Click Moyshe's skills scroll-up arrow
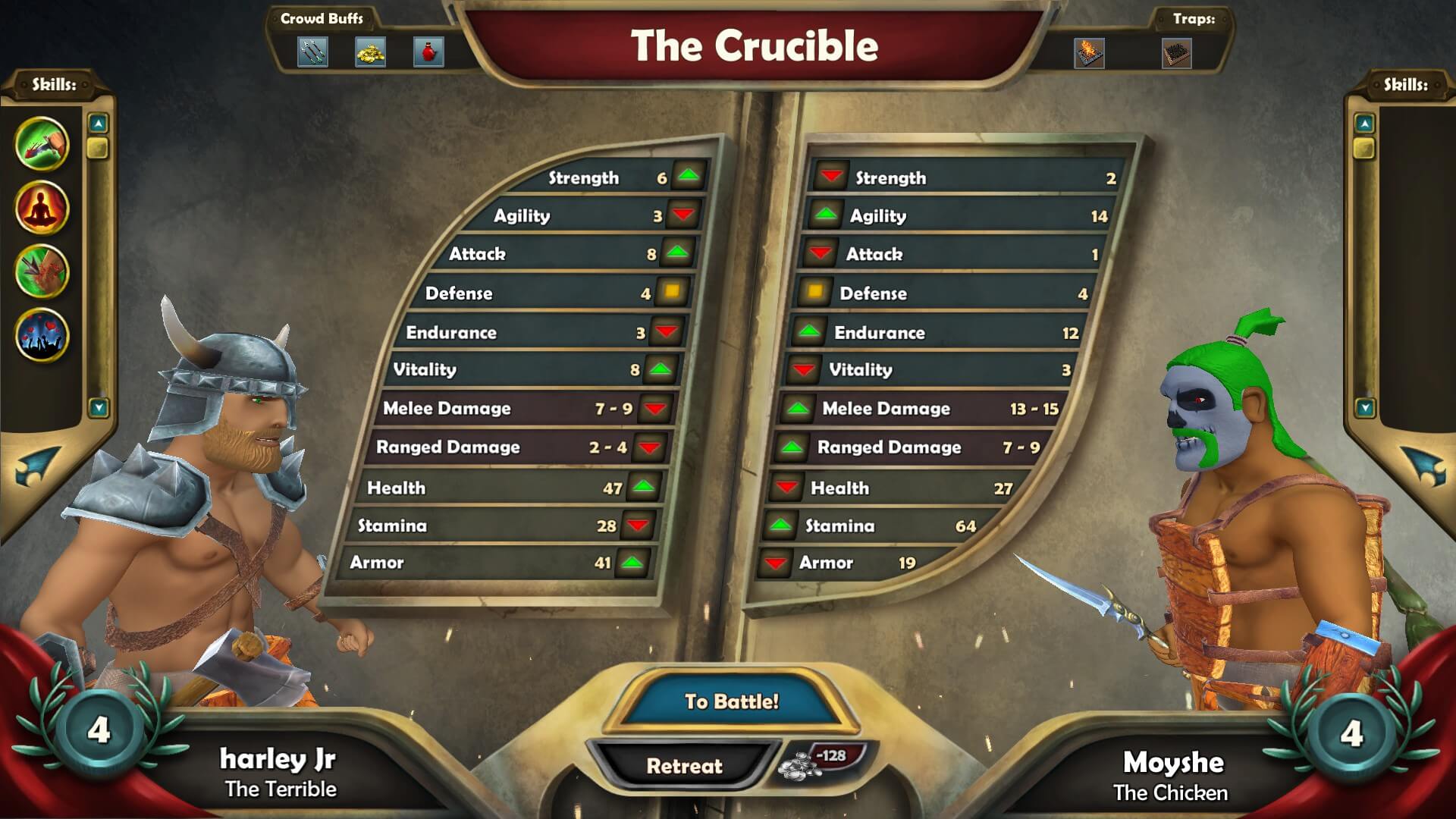The image size is (1456, 819). [x=1364, y=123]
